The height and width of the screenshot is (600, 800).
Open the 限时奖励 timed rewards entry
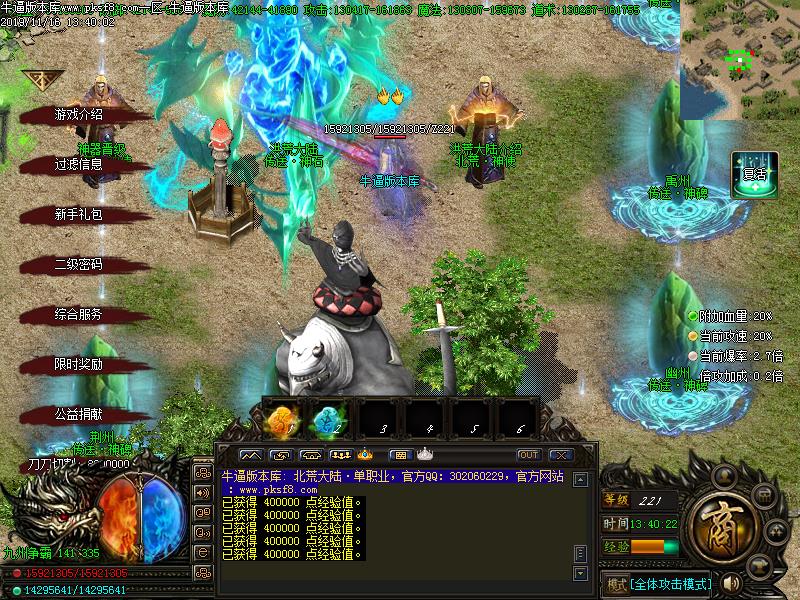pos(78,364)
